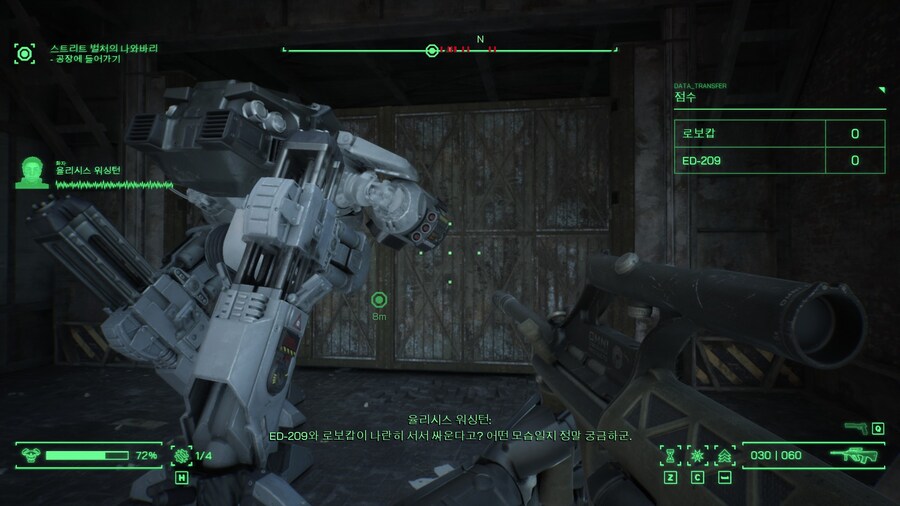
Task: Switch to the pistol sidearm icon
Action: (x=856, y=428)
